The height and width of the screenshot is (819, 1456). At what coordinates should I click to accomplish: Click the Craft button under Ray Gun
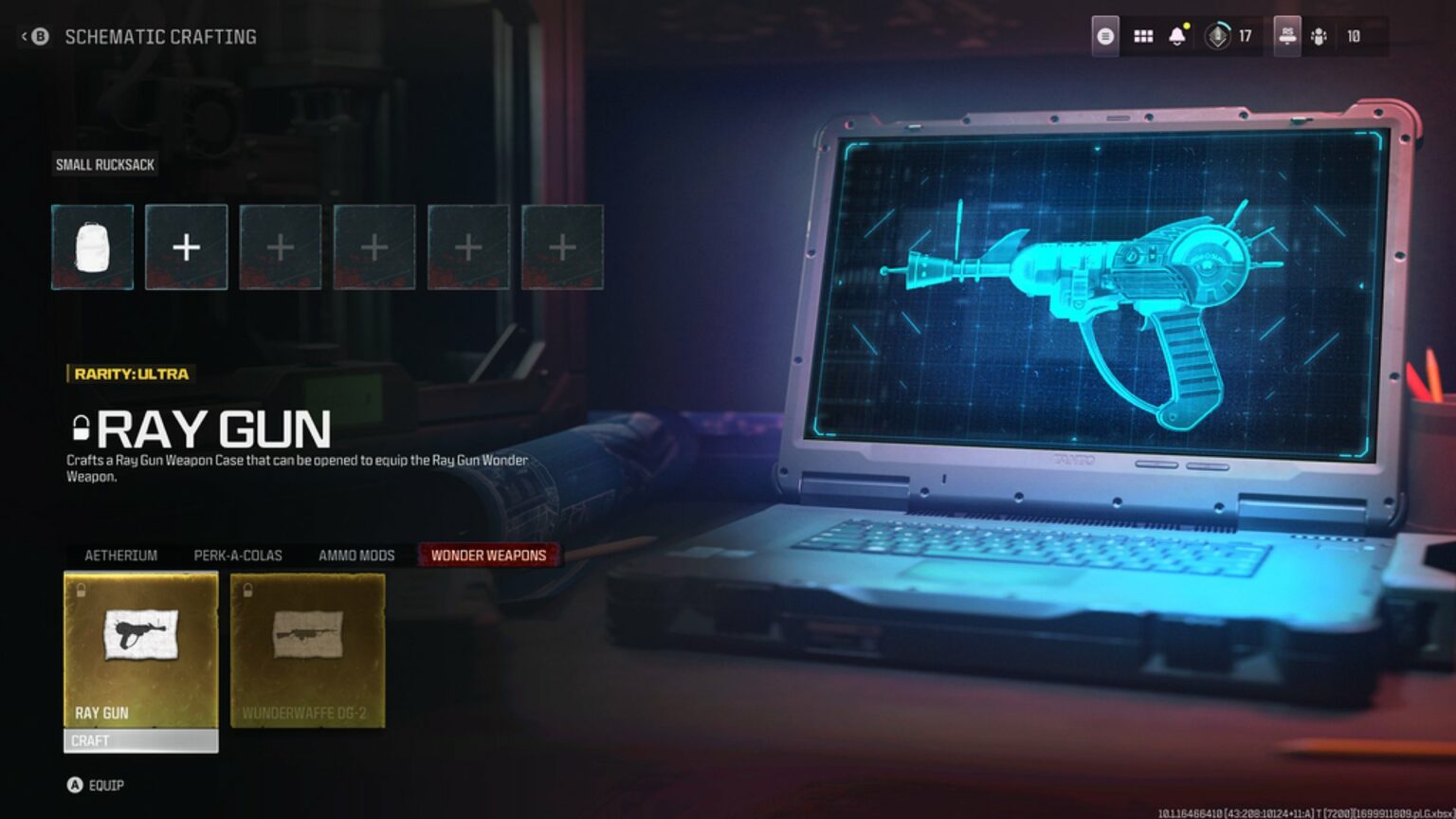click(140, 741)
